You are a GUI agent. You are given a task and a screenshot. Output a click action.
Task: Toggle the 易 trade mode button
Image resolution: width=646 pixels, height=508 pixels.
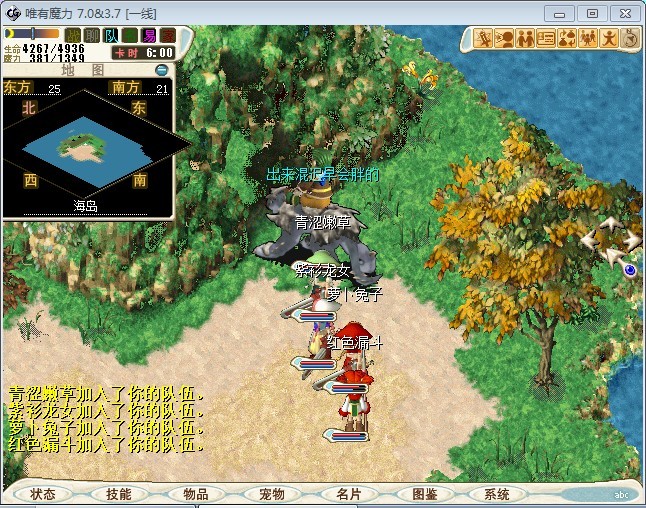coord(148,36)
